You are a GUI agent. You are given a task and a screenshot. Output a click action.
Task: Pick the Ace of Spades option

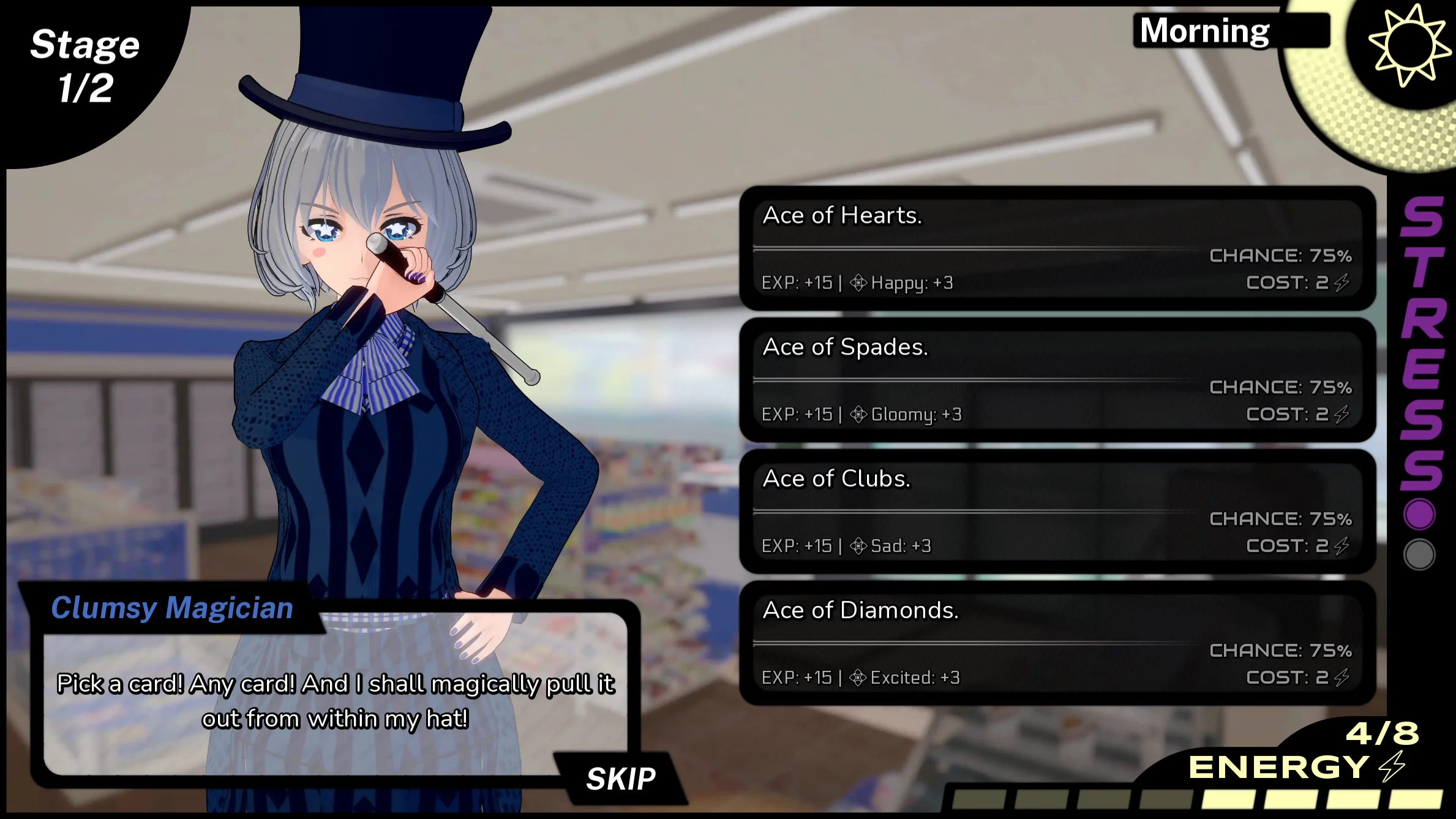coord(1057,380)
